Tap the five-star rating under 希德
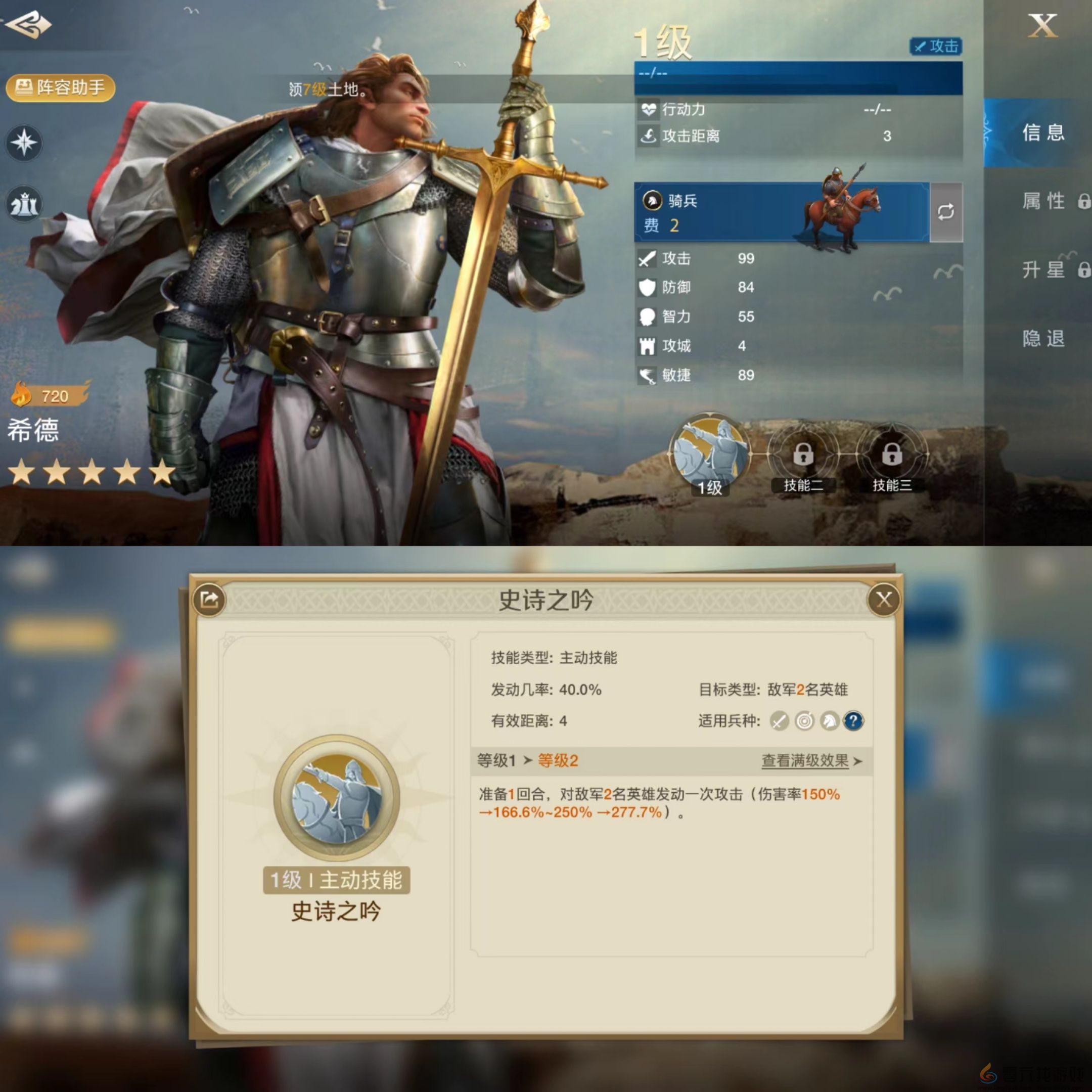 [90, 473]
